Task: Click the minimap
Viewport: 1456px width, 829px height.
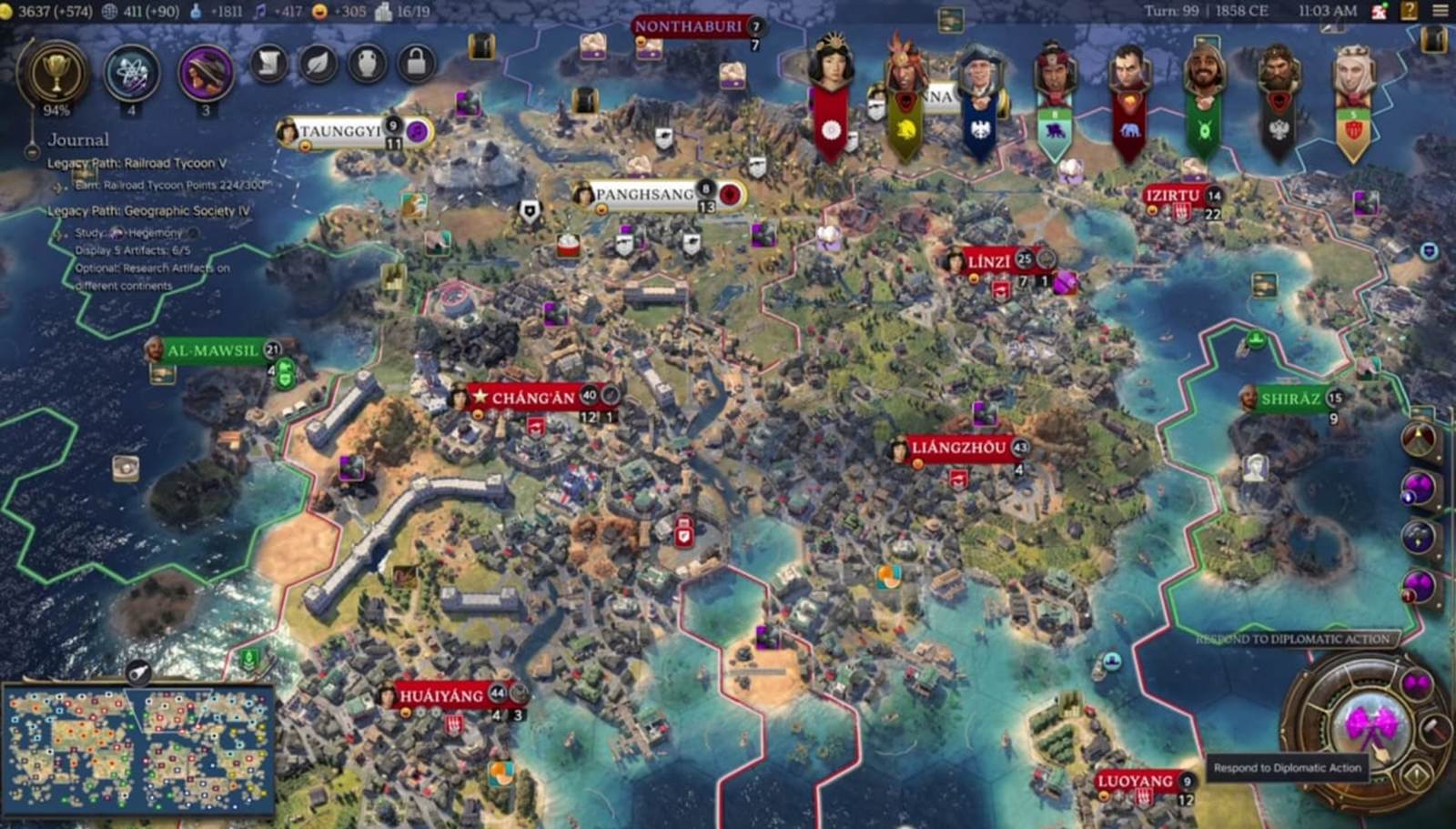Action: point(138,750)
